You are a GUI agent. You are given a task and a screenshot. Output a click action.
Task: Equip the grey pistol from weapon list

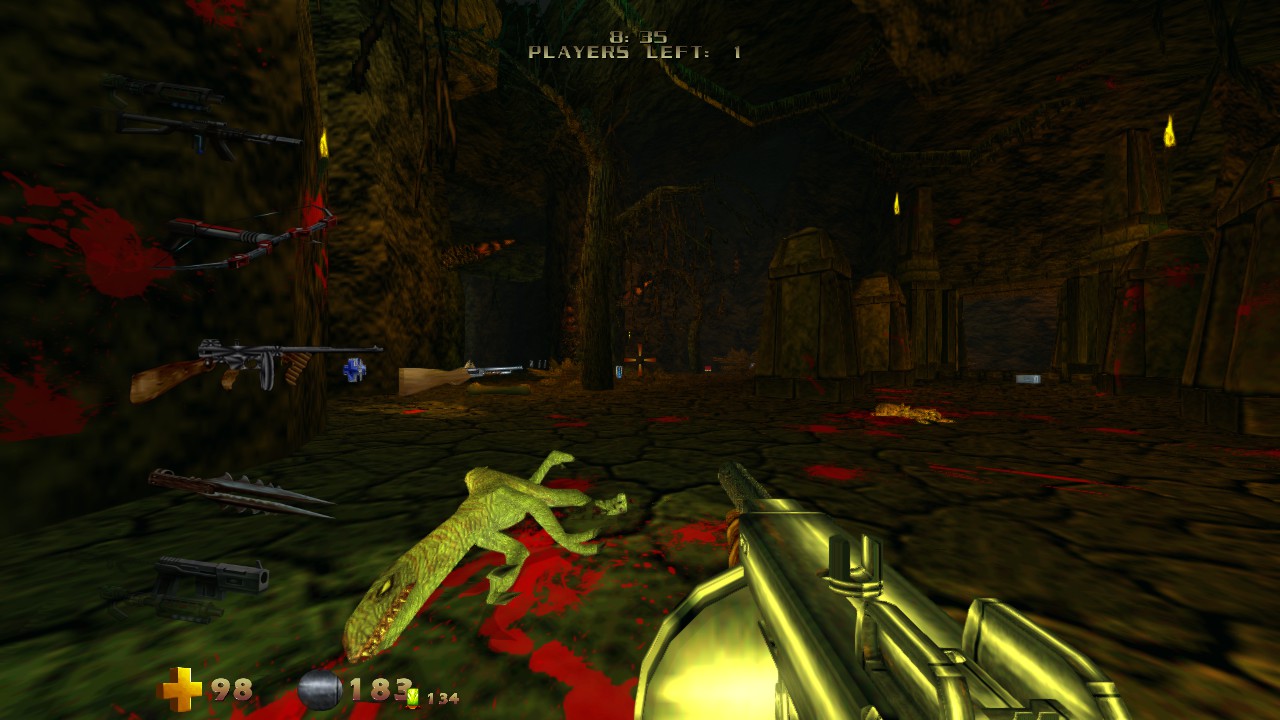[x=212, y=580]
